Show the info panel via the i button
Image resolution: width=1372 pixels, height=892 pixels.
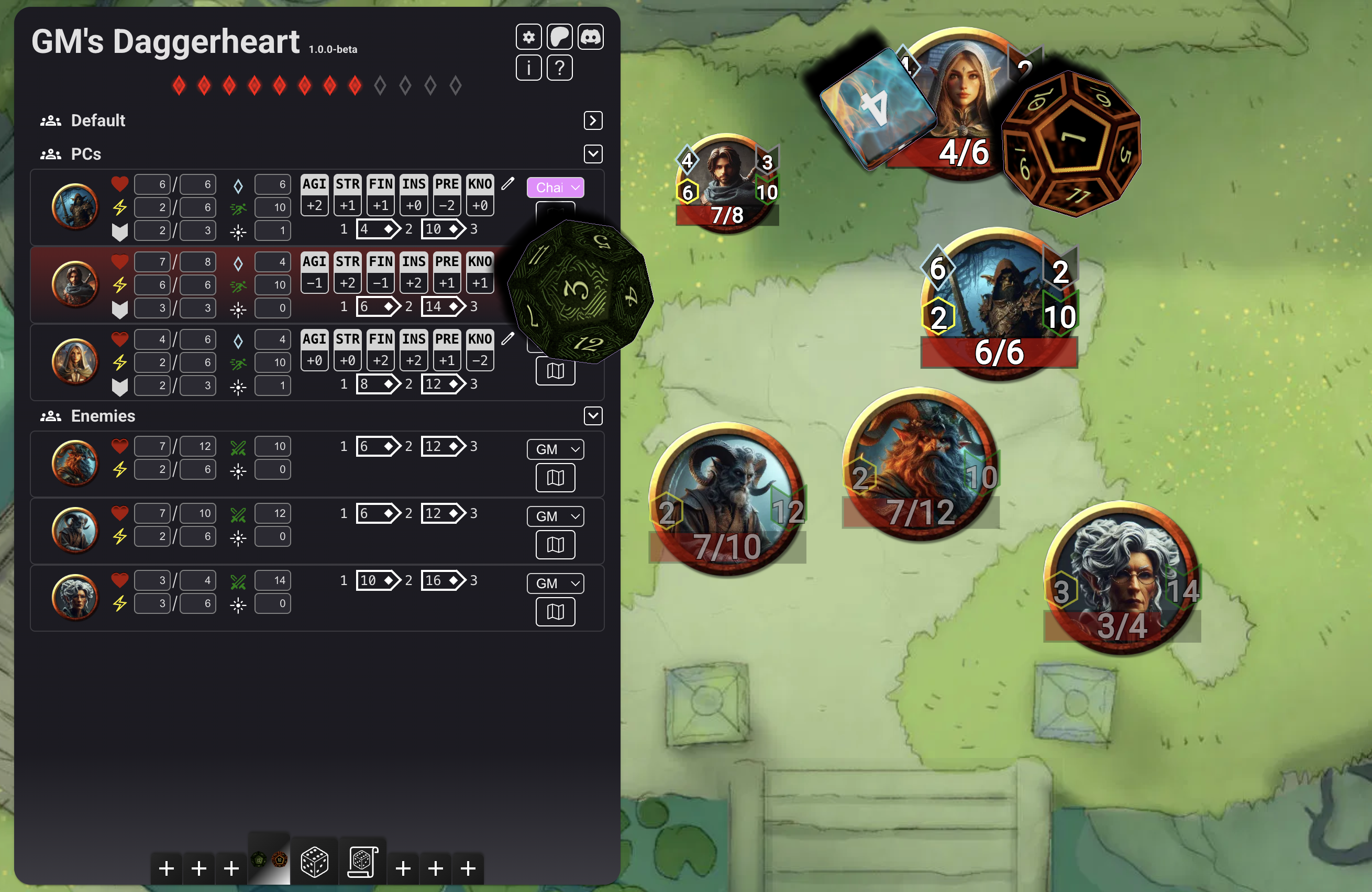pos(528,69)
